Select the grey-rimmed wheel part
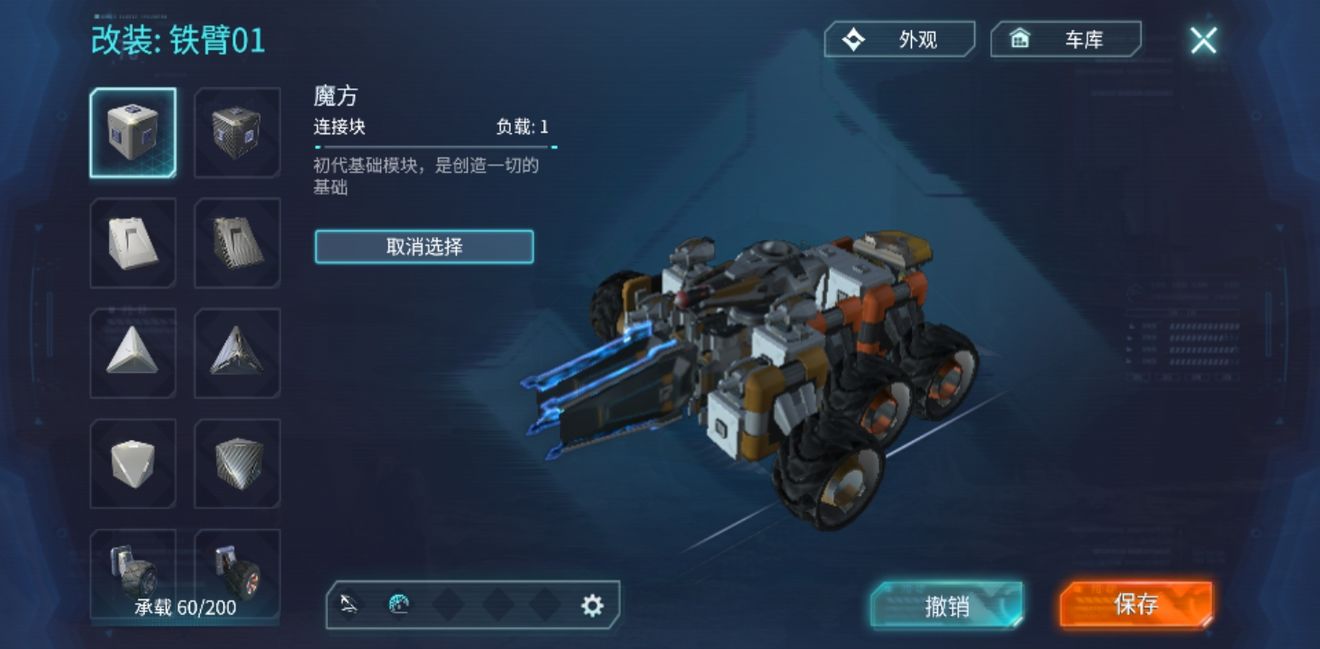Image resolution: width=1320 pixels, height=649 pixels. [133, 570]
